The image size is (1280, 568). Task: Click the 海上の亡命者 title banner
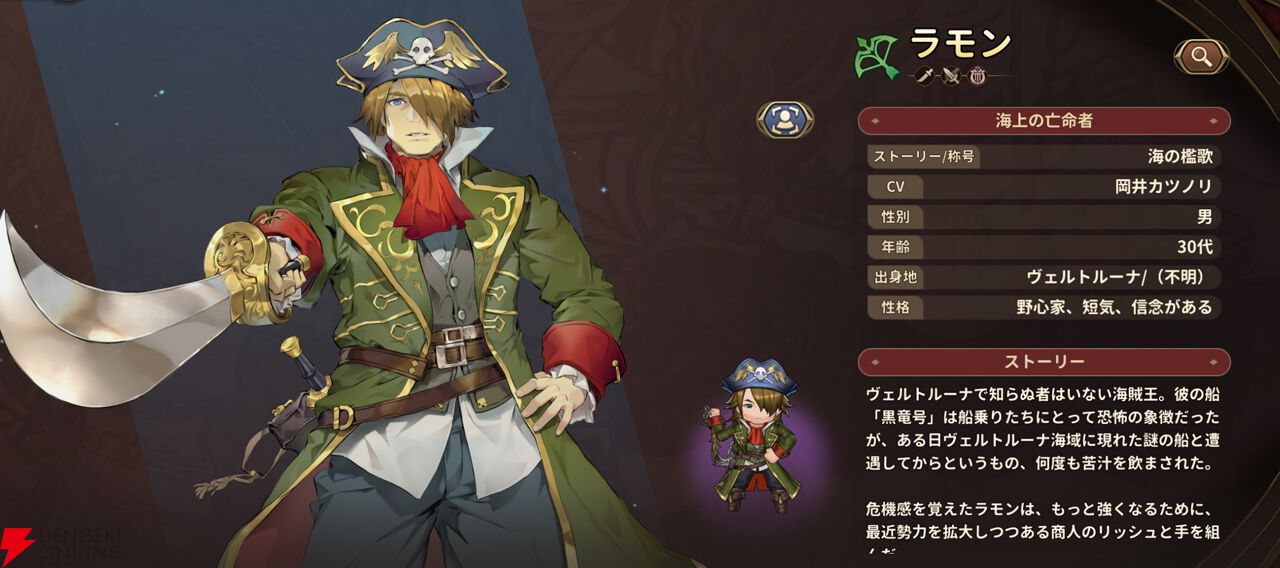(x=1043, y=121)
